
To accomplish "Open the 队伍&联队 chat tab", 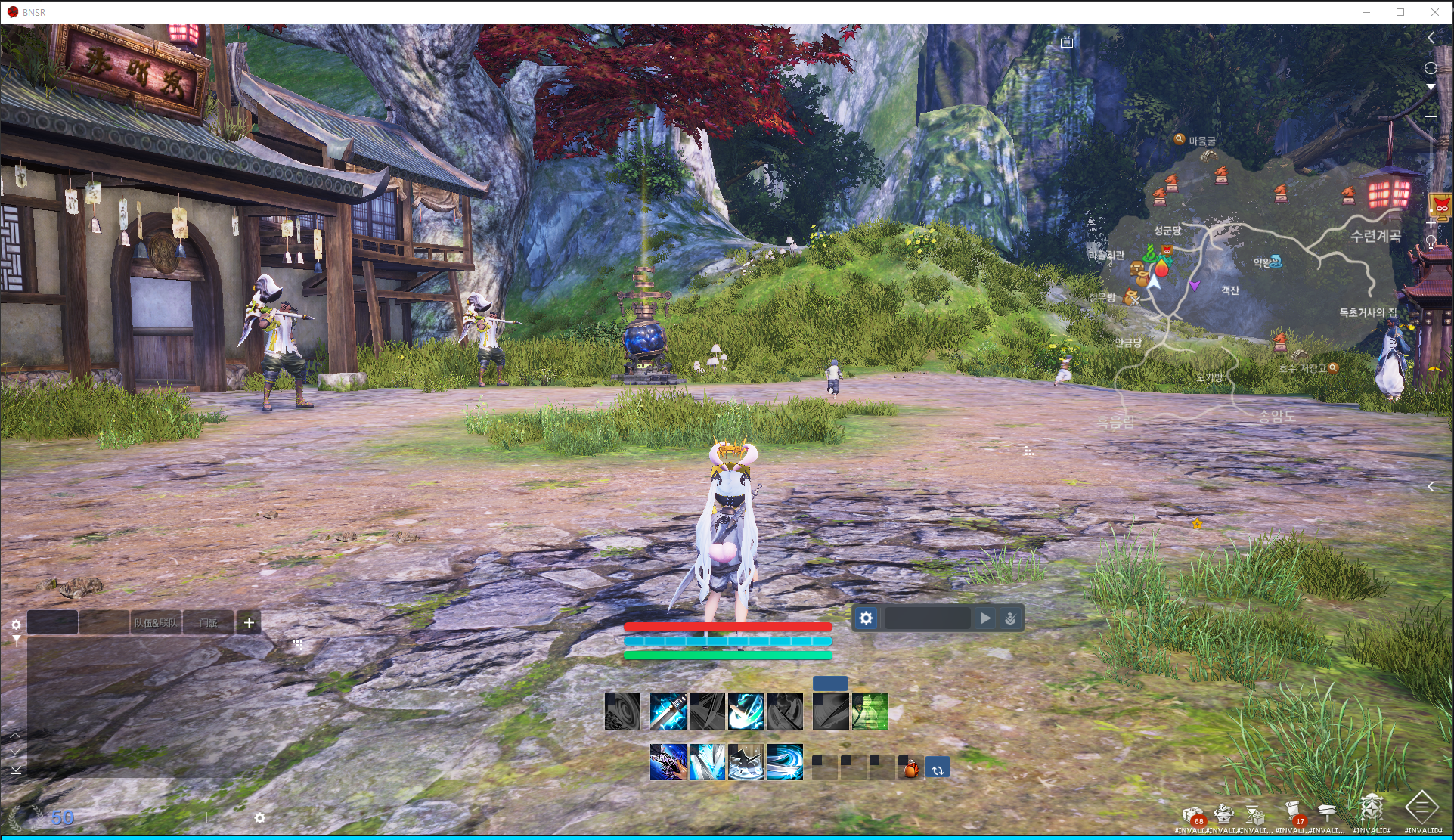I will pos(156,622).
